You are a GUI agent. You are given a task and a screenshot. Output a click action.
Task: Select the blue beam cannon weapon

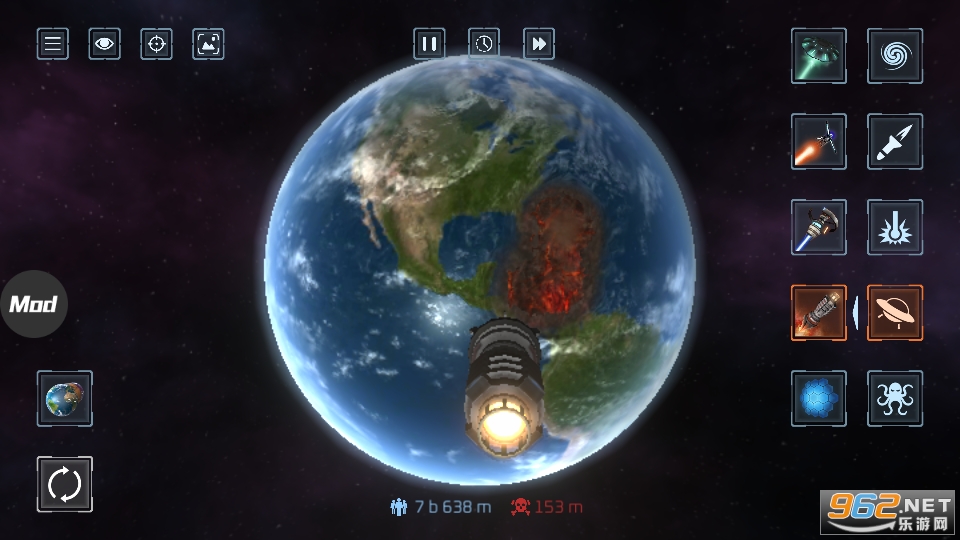pyautogui.click(x=819, y=228)
